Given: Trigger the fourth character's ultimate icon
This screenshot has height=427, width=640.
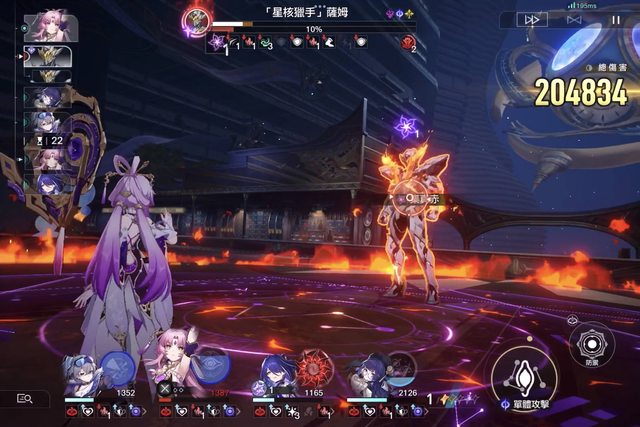Looking at the screenshot, I should click(402, 368).
